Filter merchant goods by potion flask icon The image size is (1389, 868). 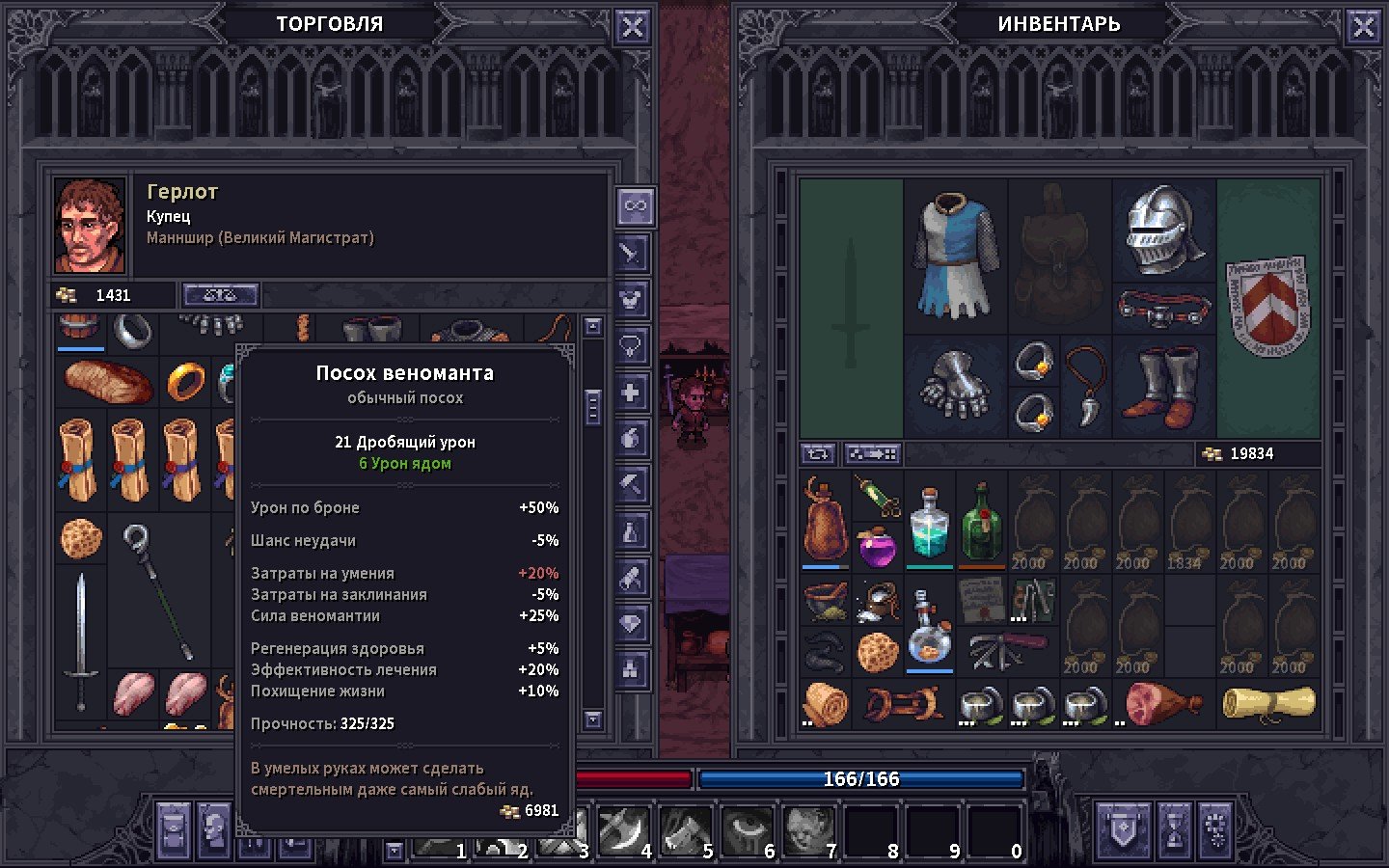631,531
